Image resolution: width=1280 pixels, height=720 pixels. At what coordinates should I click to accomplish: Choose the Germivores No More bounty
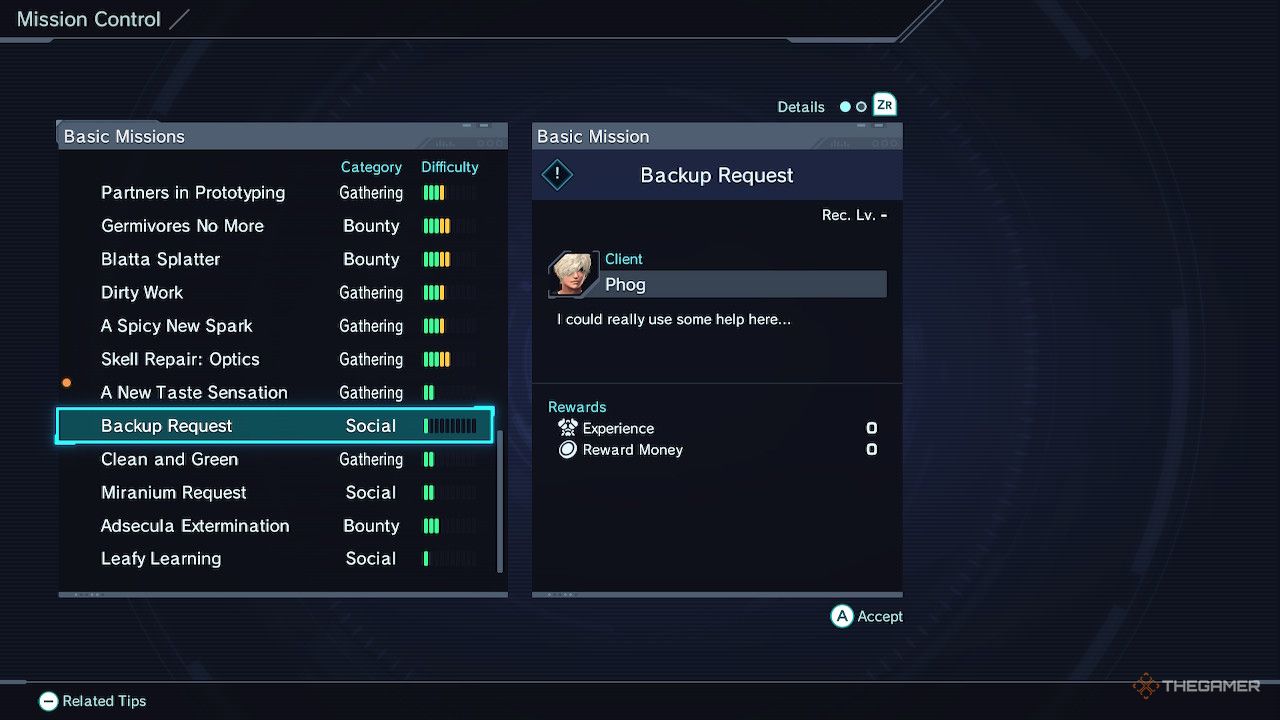(182, 226)
